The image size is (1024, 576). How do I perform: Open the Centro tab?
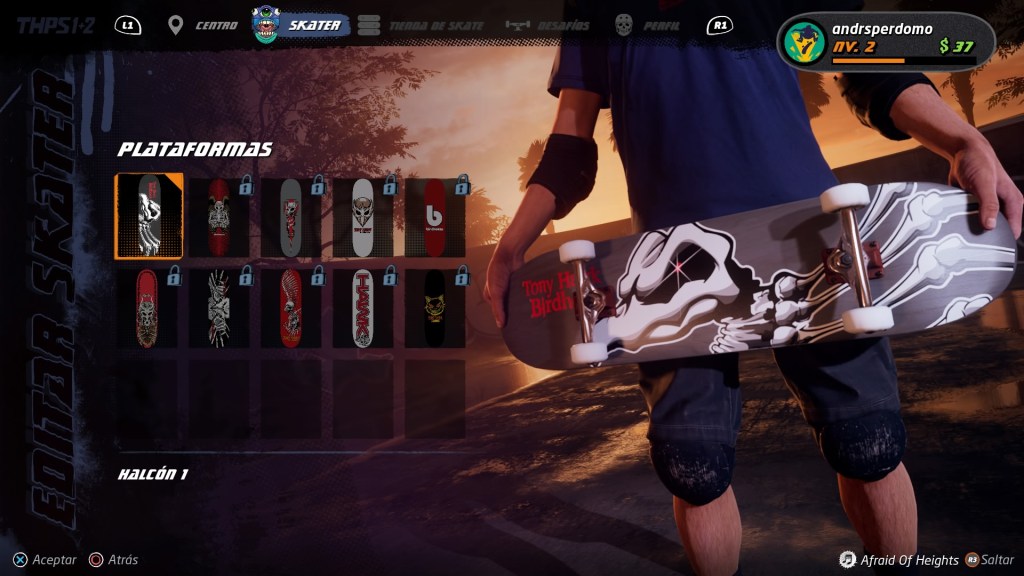coord(203,25)
